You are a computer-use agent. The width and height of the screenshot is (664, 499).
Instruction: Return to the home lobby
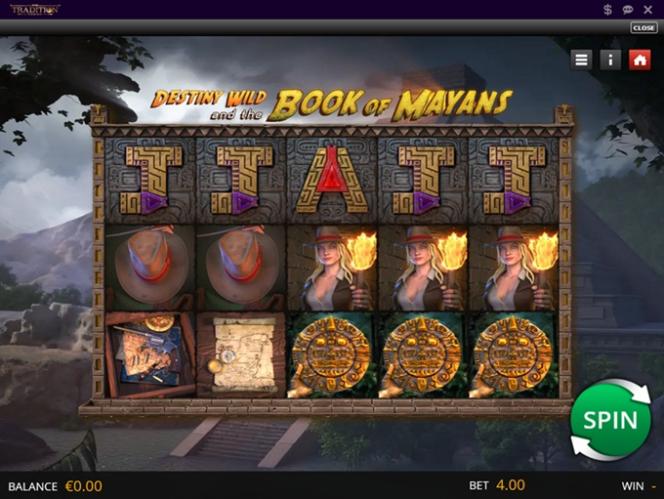639,60
